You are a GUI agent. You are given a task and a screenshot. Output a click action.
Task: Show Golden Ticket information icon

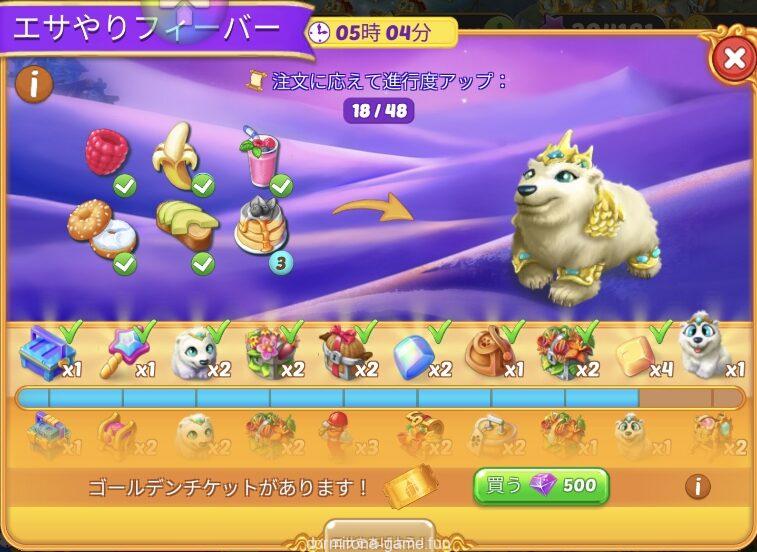coord(697,487)
